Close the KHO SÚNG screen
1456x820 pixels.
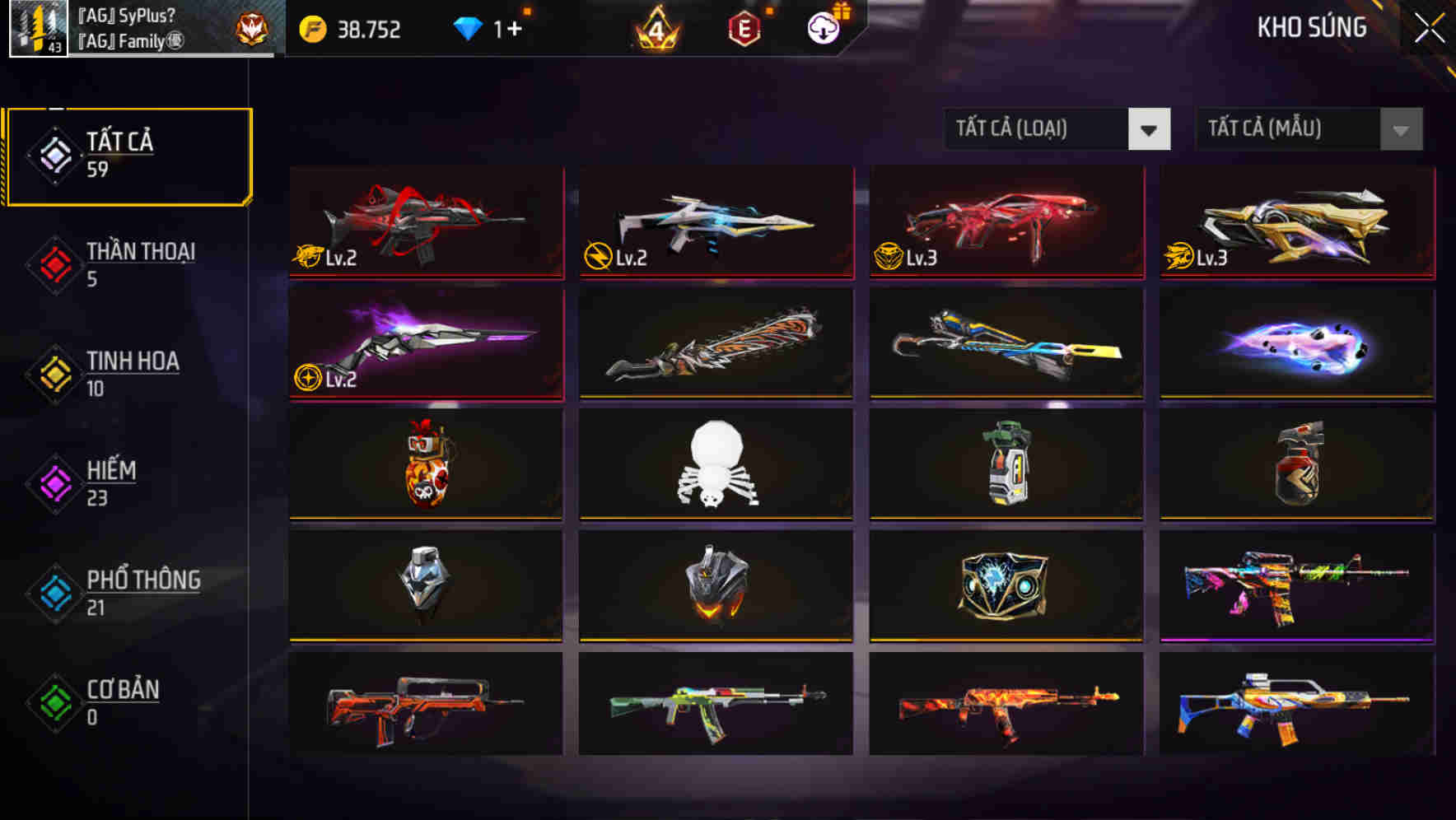click(x=1428, y=27)
